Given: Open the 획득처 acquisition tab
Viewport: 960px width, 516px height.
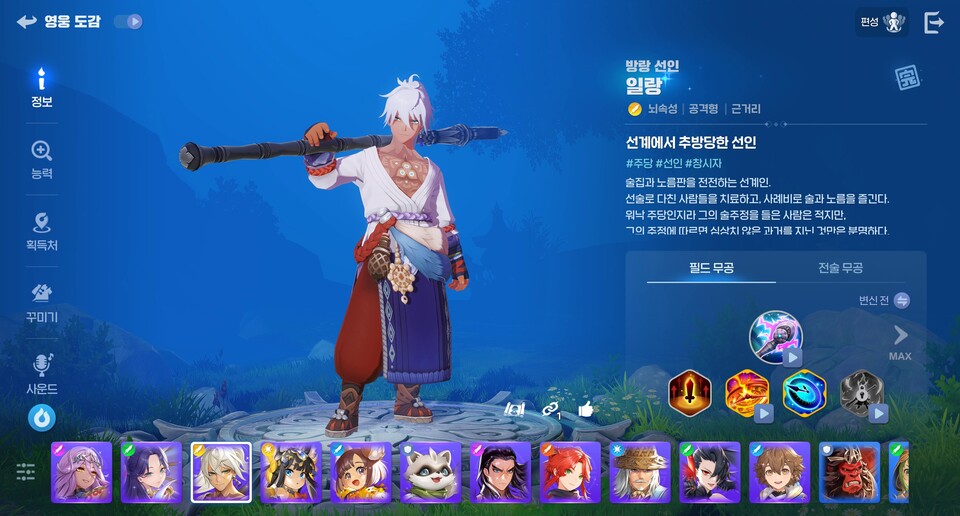Looking at the screenshot, I should click(x=41, y=231).
